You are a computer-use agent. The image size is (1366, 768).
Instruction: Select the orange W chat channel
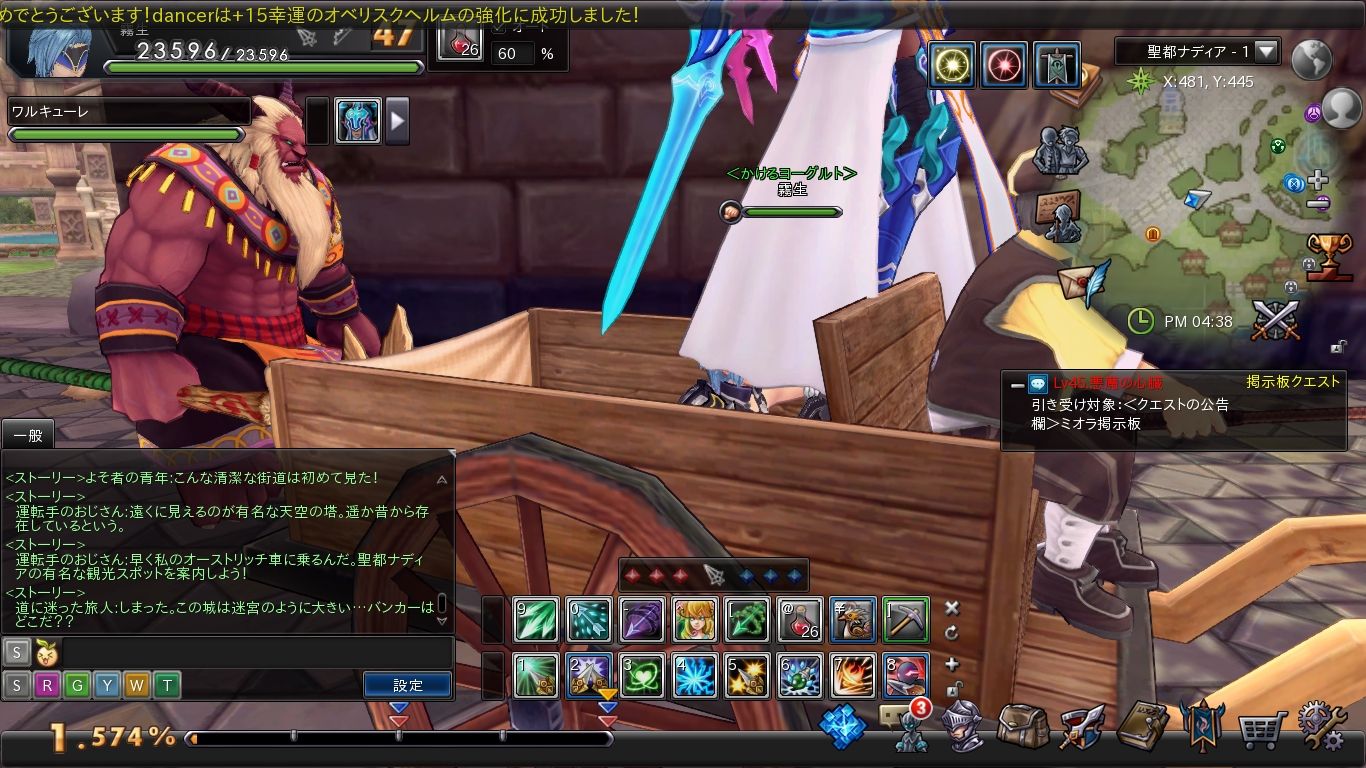(137, 685)
